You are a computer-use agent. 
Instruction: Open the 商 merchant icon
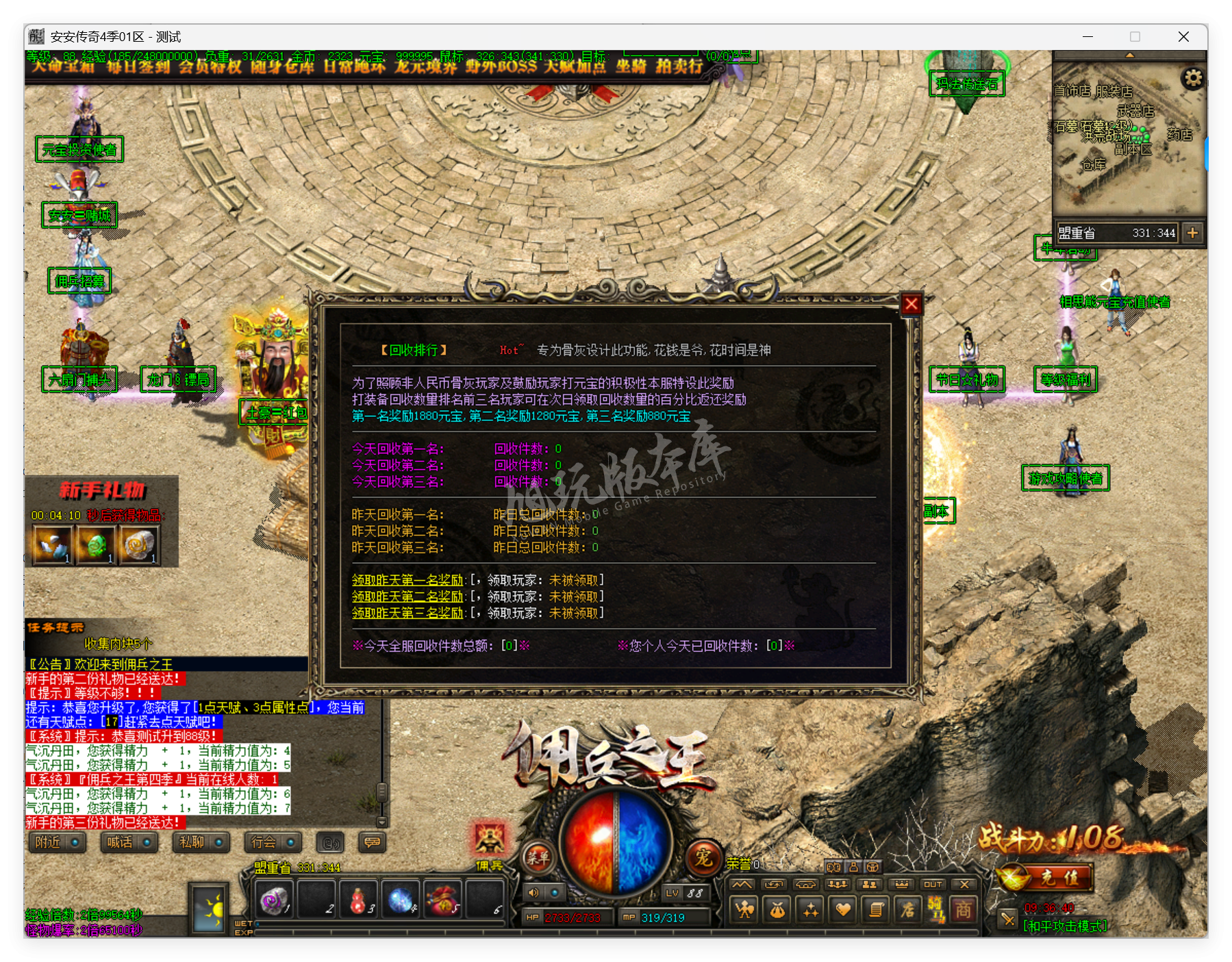(x=963, y=909)
